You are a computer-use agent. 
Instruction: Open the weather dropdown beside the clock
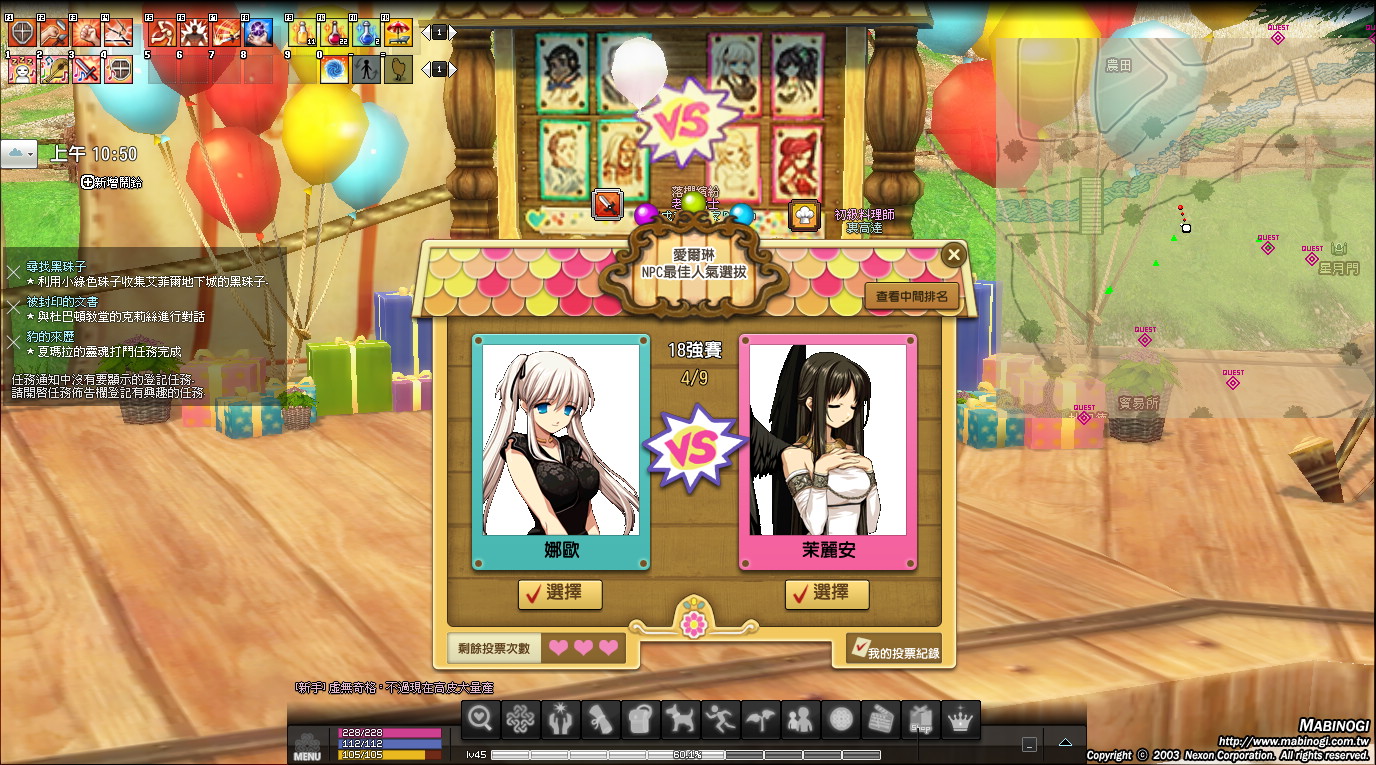(x=20, y=153)
